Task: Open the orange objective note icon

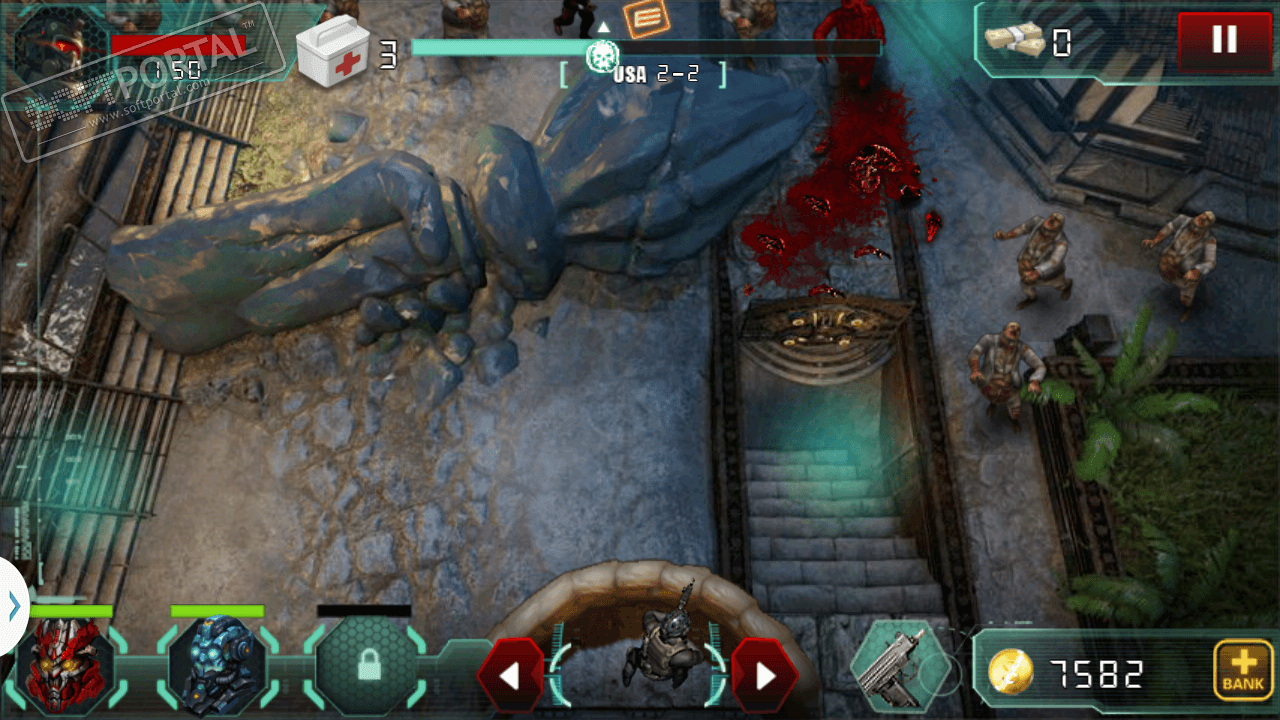Action: [x=646, y=17]
